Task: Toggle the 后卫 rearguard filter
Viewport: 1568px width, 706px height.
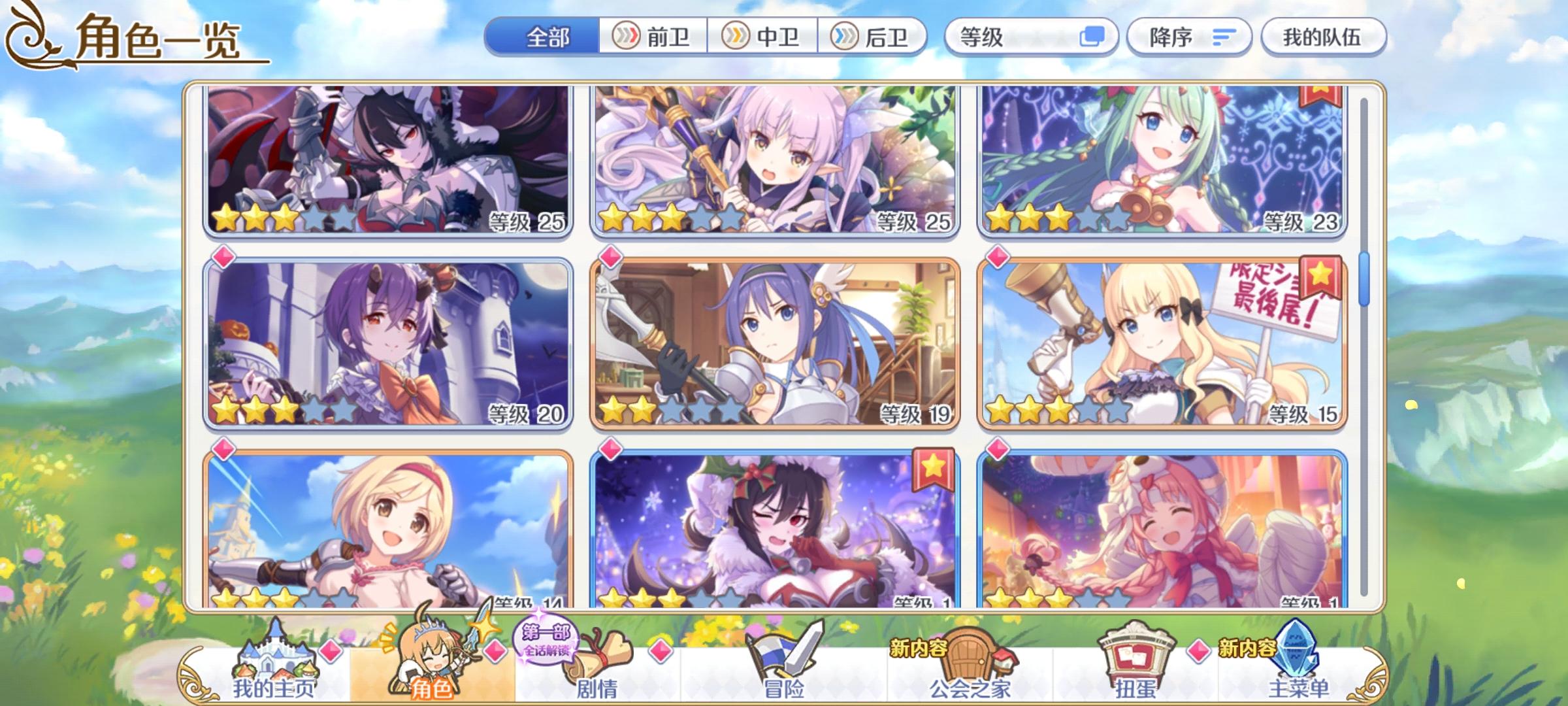Action: 872,37
